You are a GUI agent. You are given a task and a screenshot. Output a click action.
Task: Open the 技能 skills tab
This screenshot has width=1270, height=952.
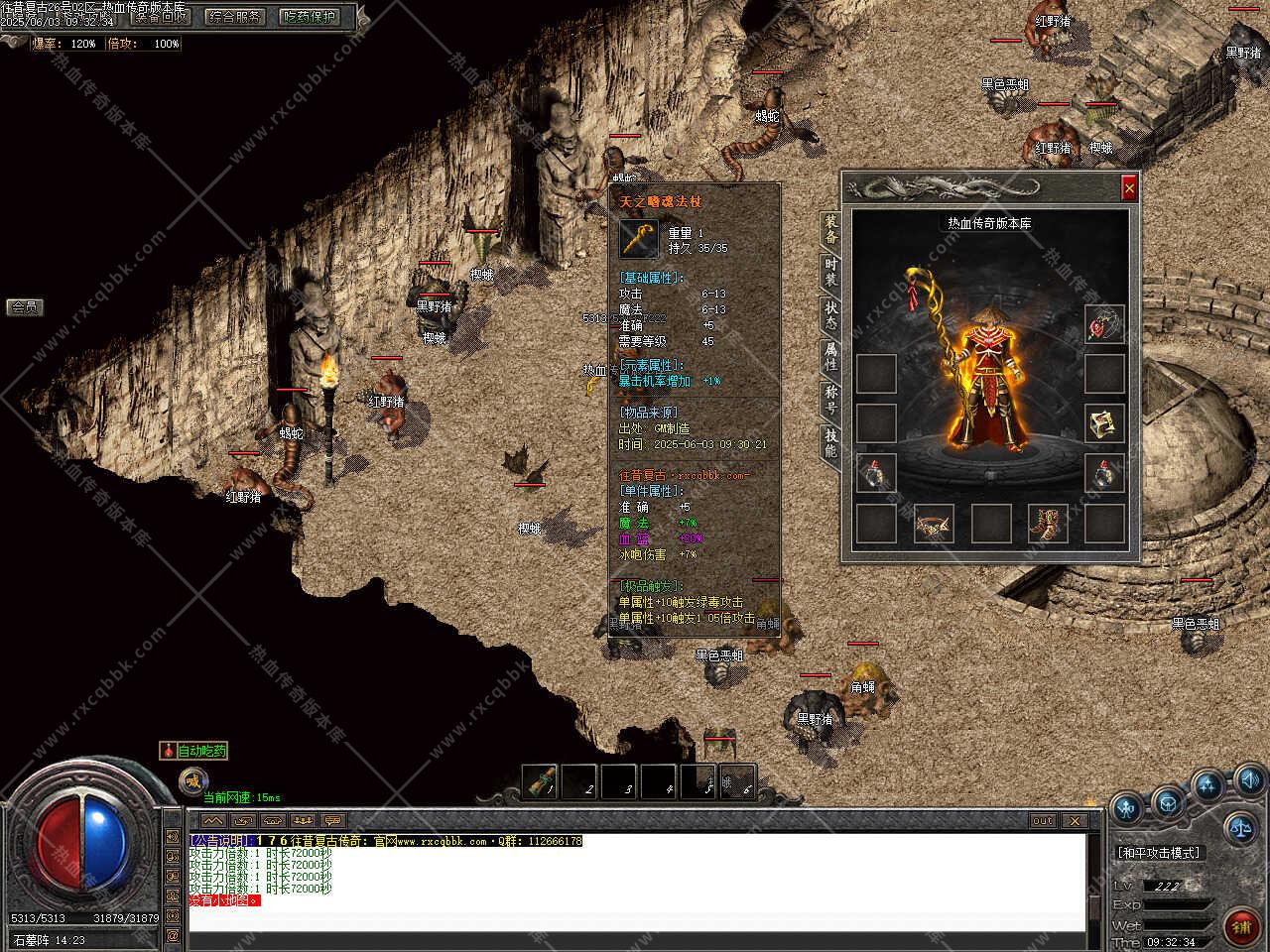(x=830, y=441)
